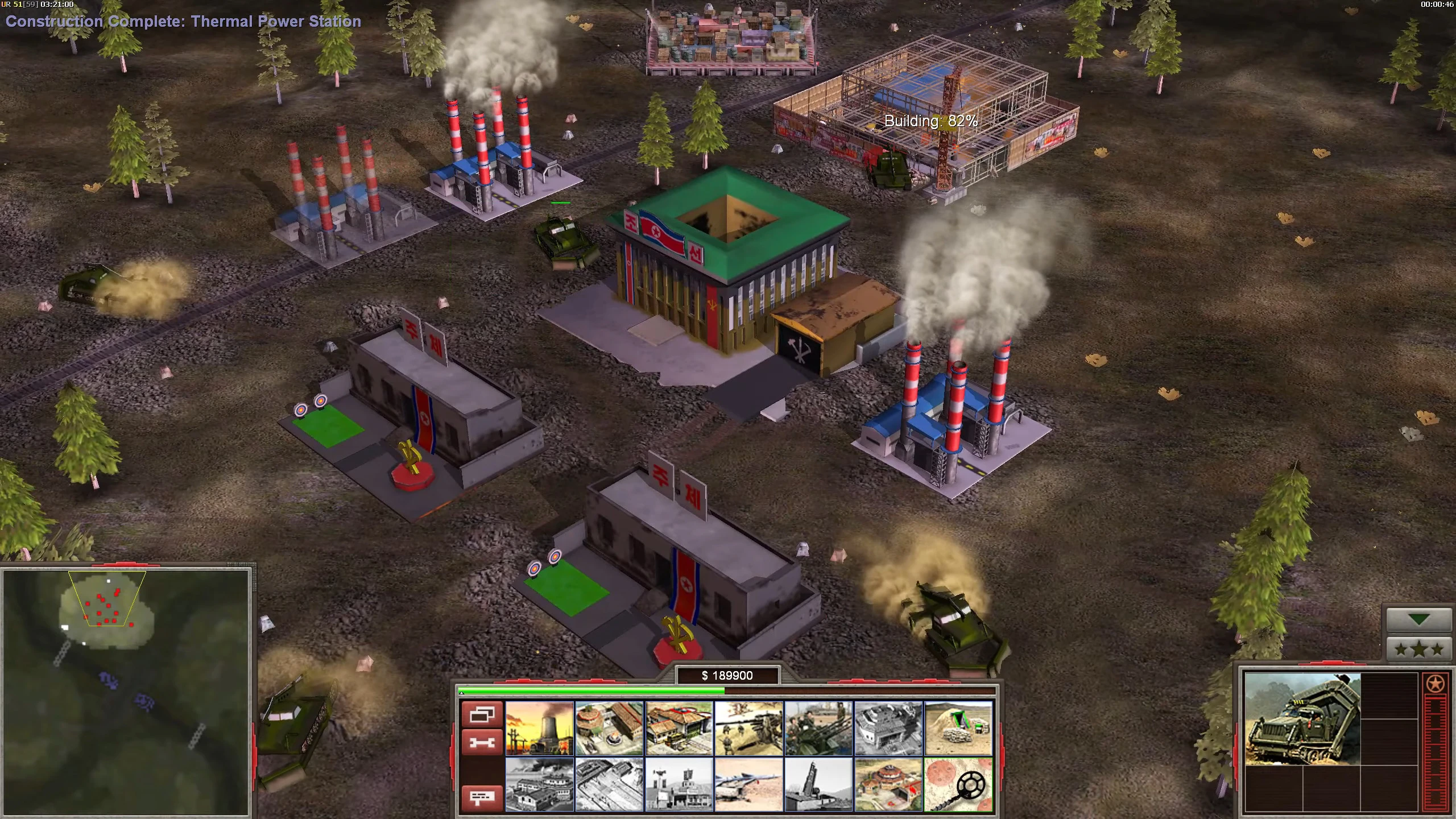The image size is (1456, 819).
Task: Collapse the control bar with green arrow
Action: [x=1419, y=620]
